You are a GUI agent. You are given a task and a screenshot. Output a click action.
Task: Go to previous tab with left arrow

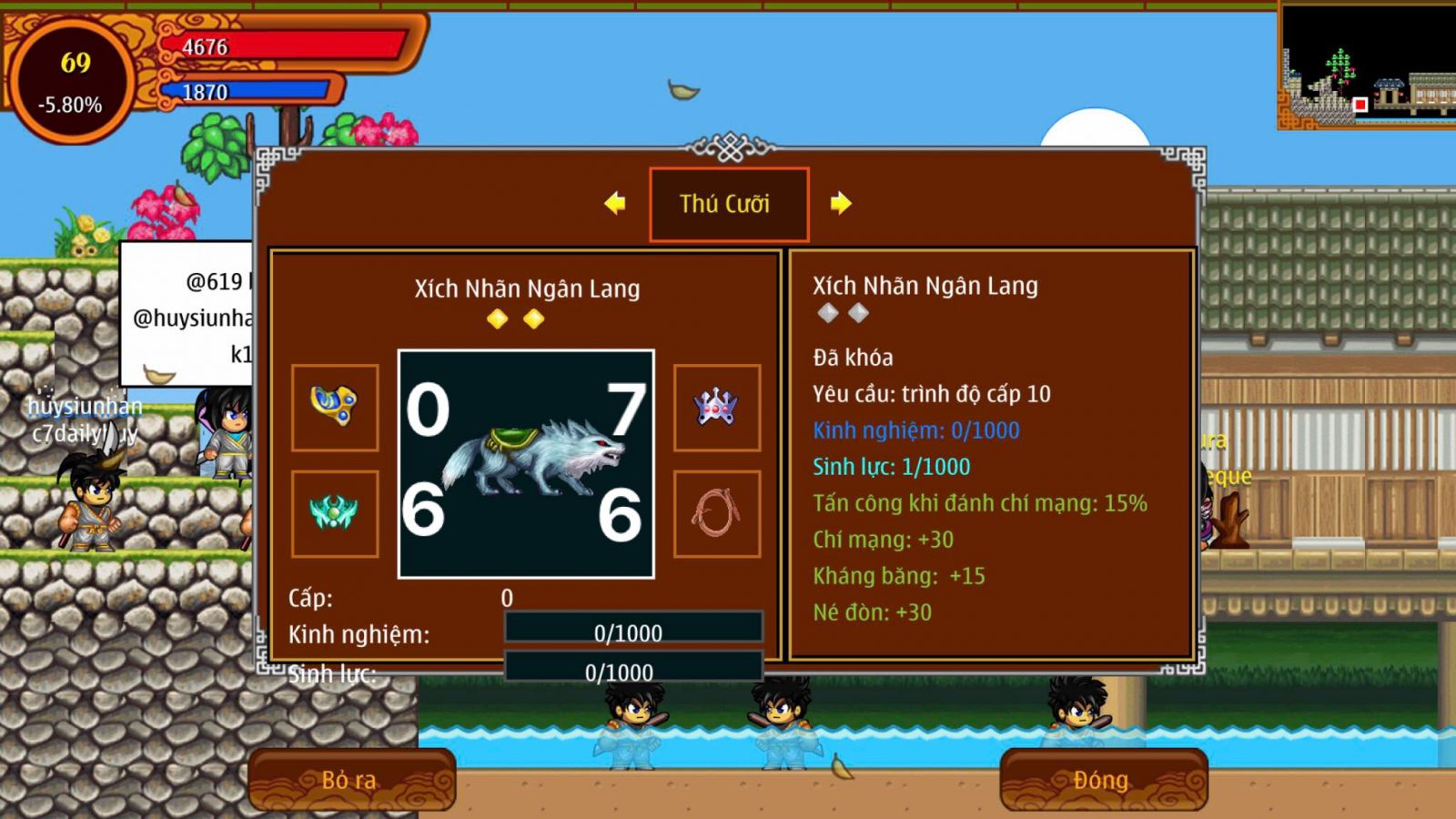click(x=615, y=203)
